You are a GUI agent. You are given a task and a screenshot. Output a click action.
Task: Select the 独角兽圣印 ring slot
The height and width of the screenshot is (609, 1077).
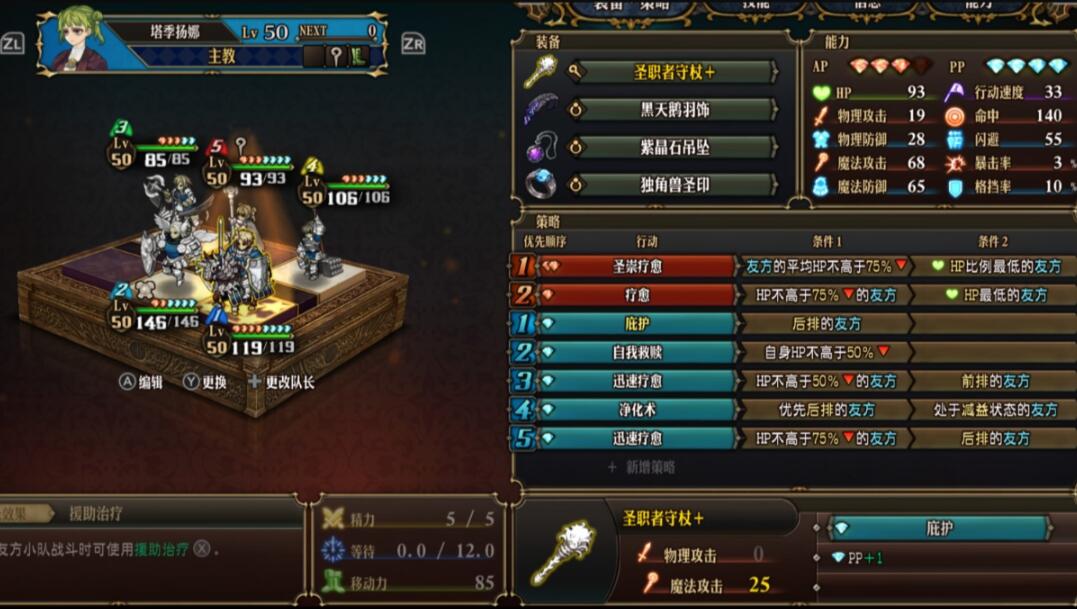675,185
